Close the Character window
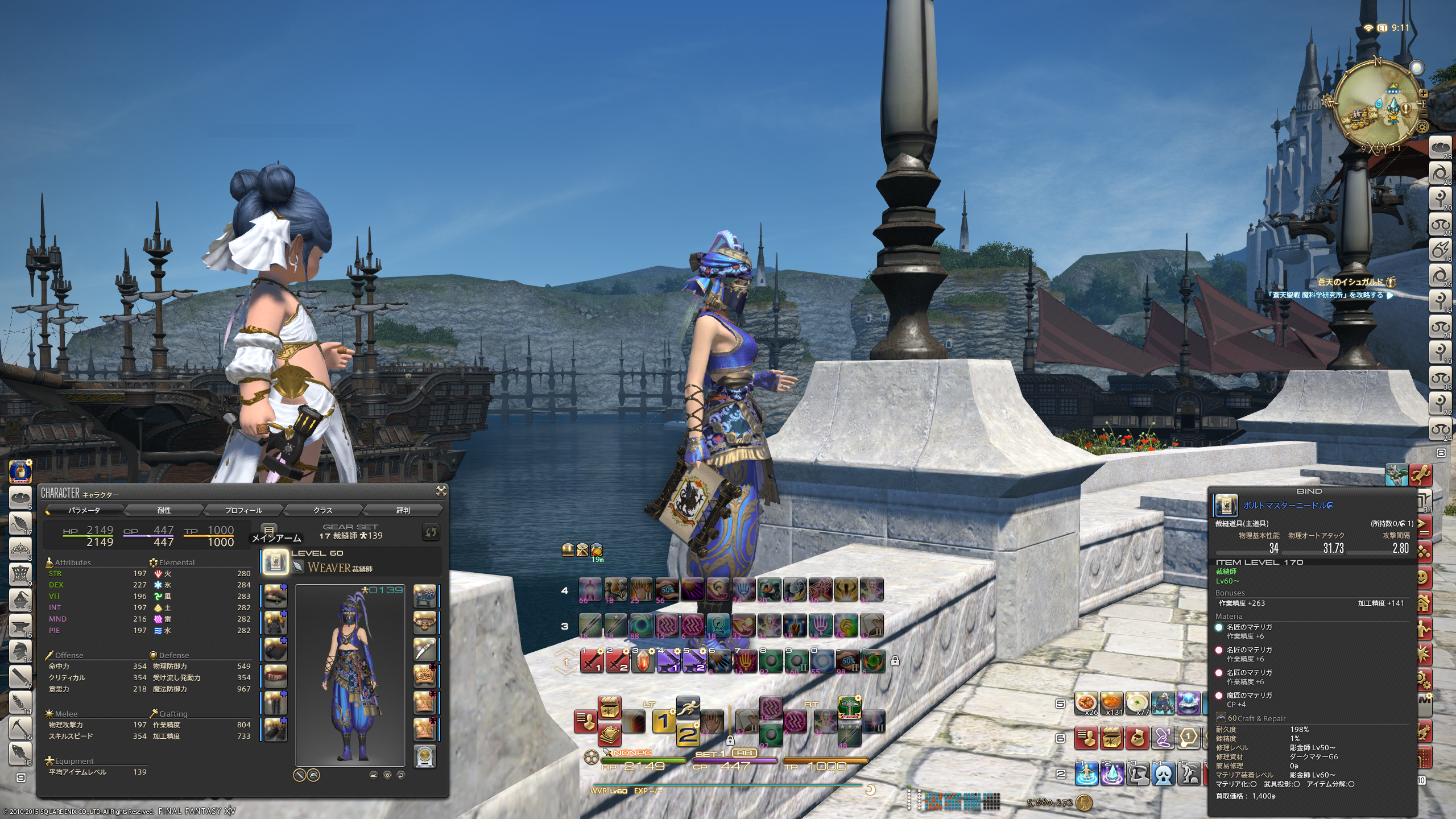Screen dimensions: 1456x819 [441, 491]
